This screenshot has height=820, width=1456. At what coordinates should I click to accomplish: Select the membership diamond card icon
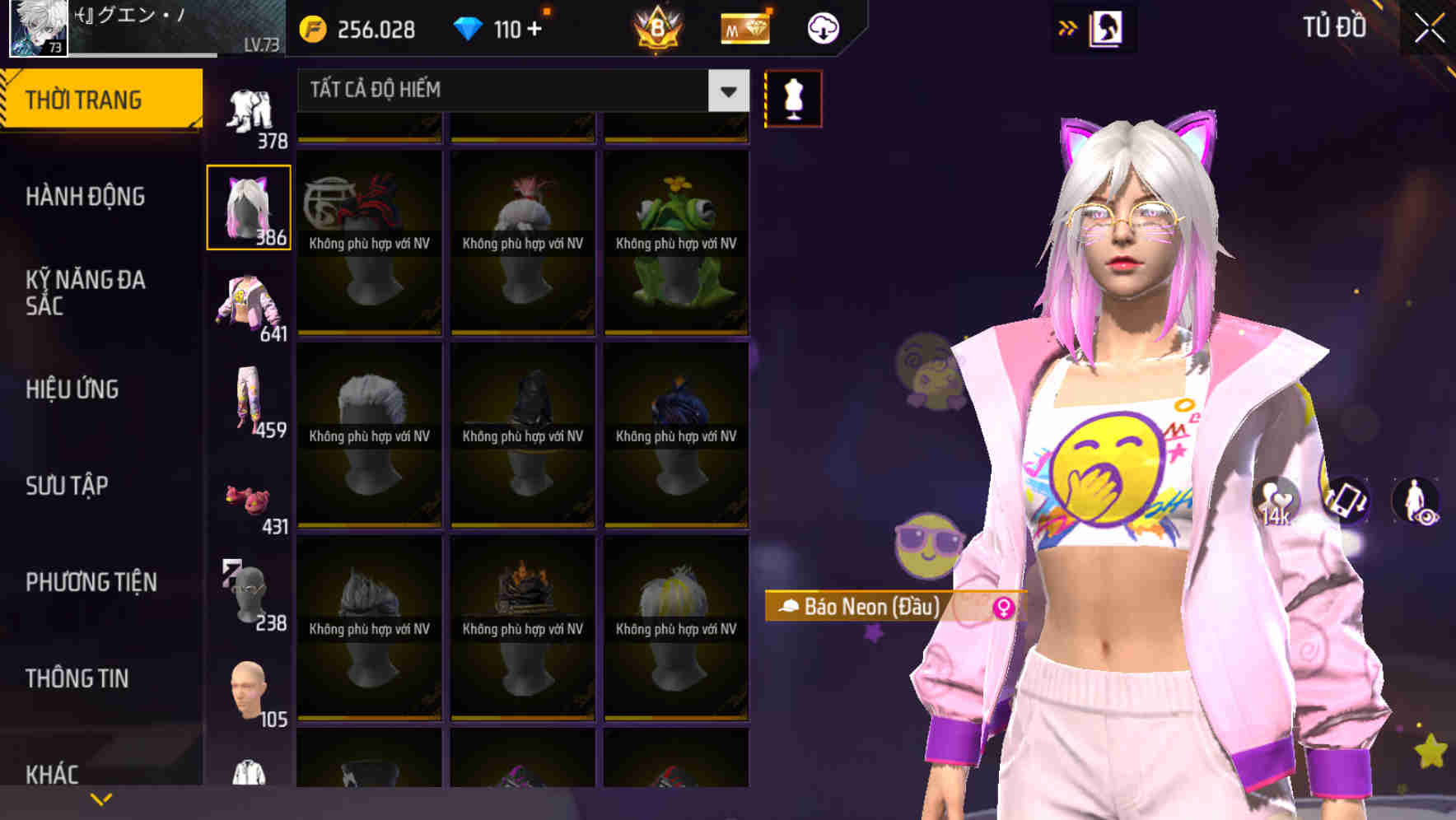(x=742, y=27)
